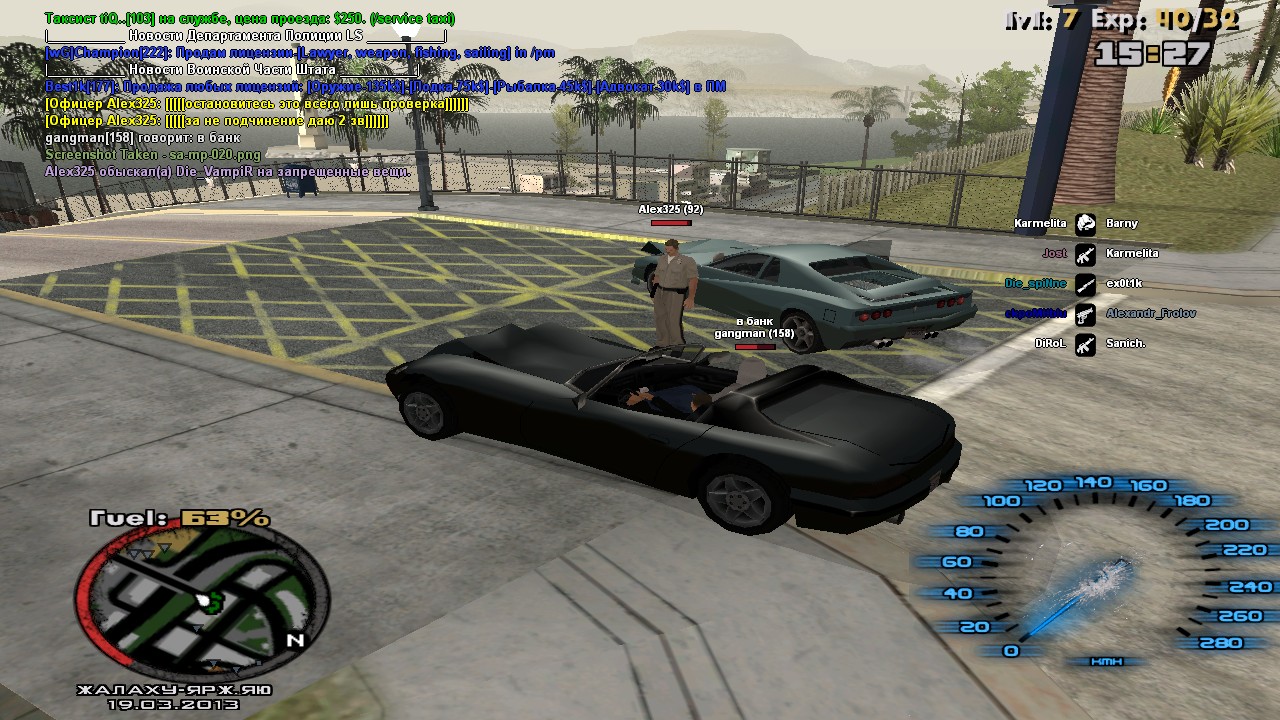
Task: Click the fist icon between Karmelita and Barny
Action: coord(1086,224)
